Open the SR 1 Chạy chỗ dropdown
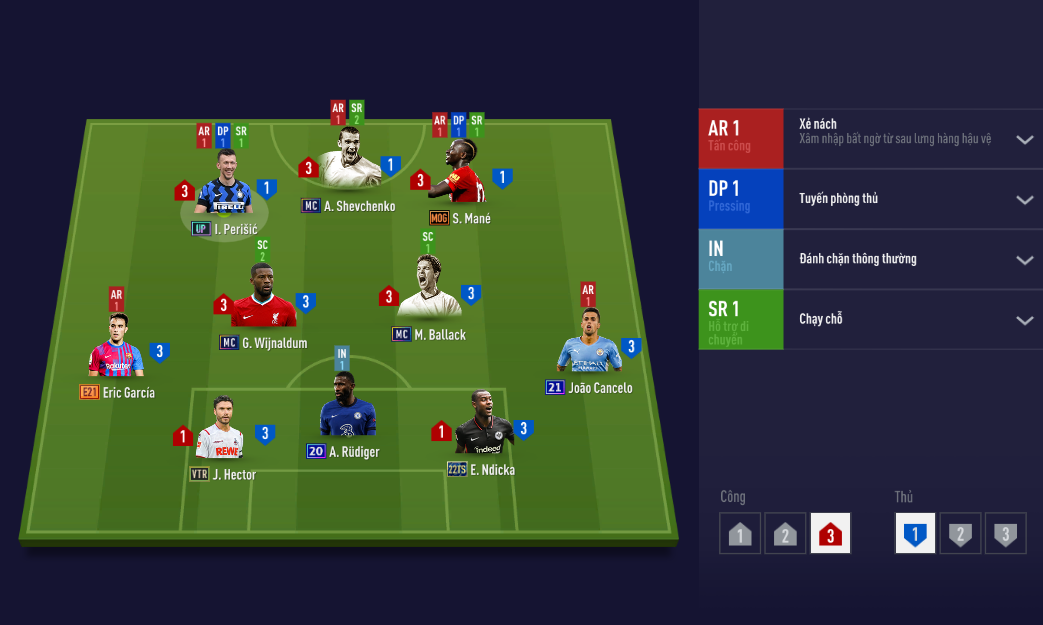 [1024, 320]
